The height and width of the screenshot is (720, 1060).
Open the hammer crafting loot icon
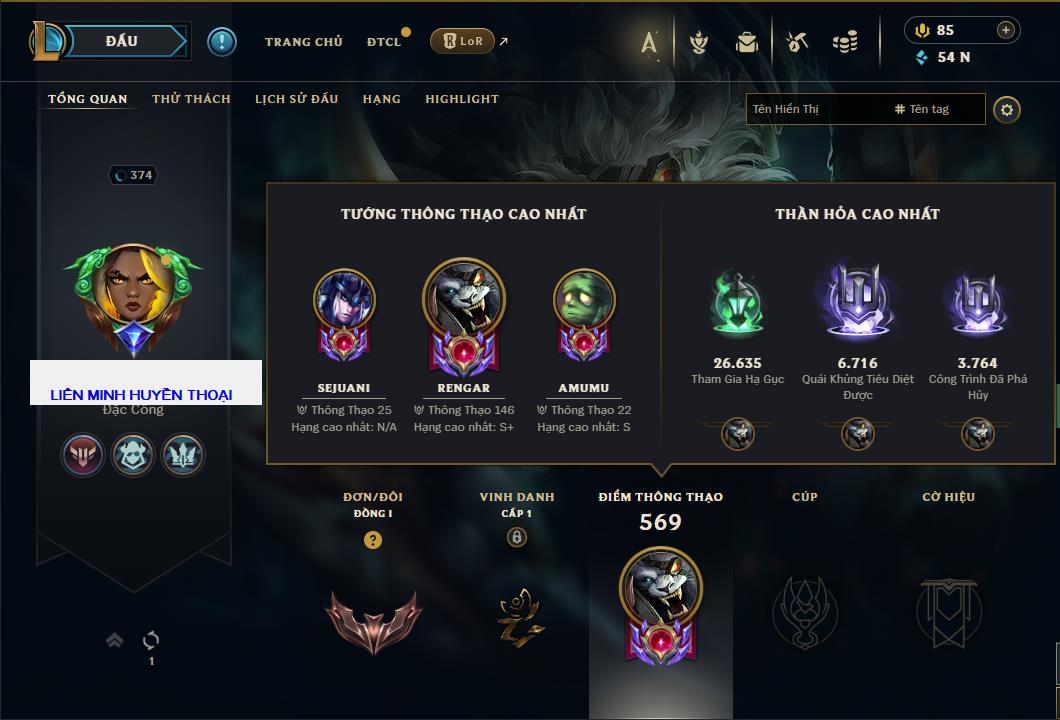(x=796, y=42)
